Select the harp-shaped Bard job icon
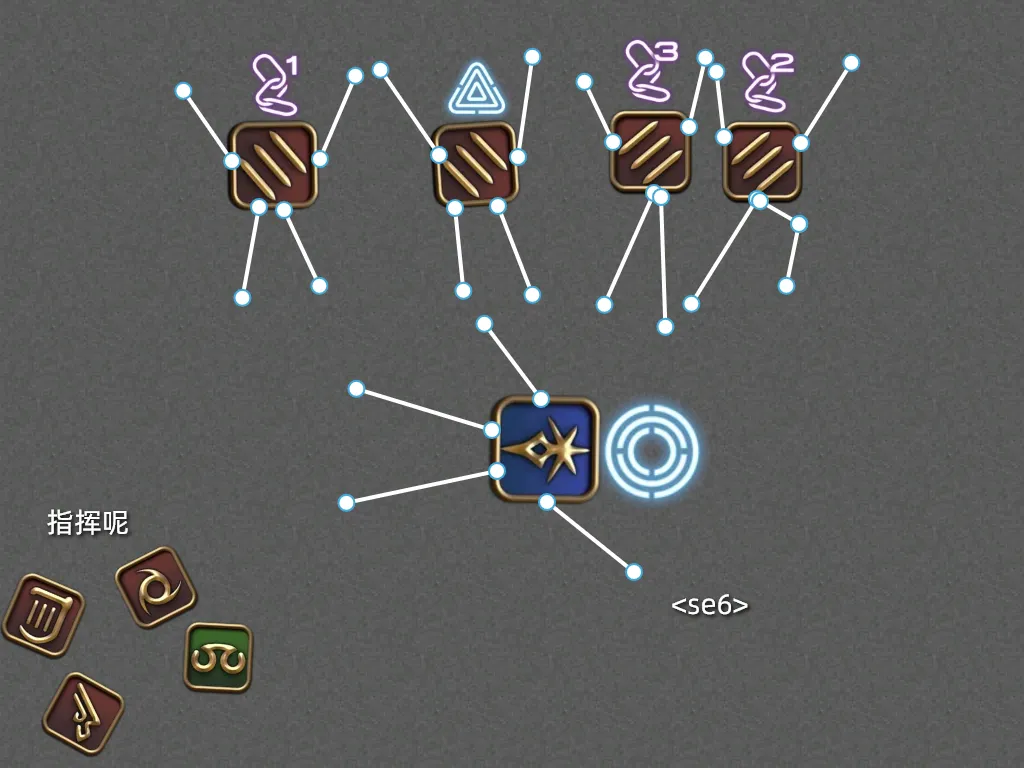 pyautogui.click(x=43, y=614)
